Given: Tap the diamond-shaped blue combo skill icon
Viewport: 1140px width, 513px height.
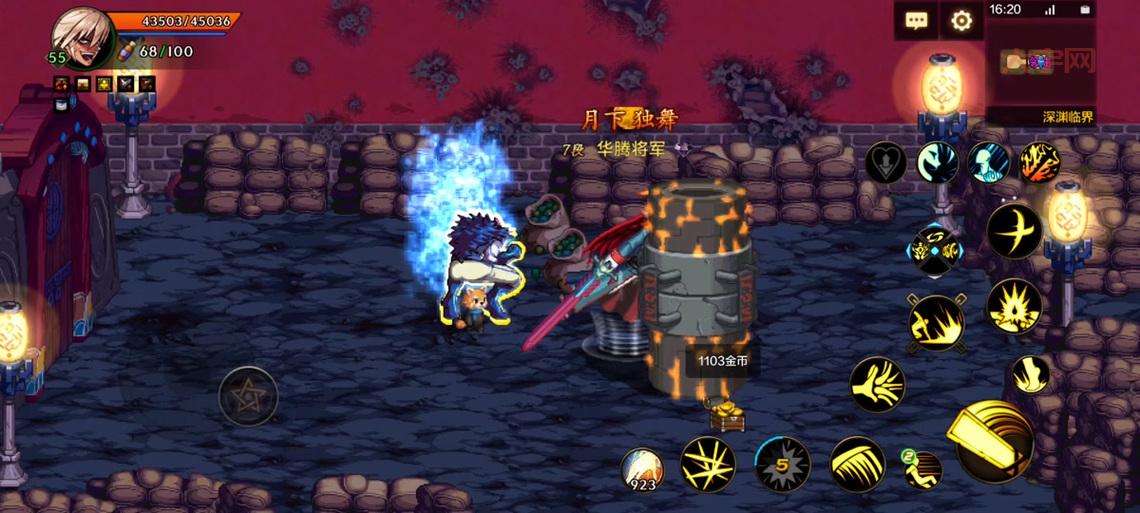Looking at the screenshot, I should (x=934, y=249).
